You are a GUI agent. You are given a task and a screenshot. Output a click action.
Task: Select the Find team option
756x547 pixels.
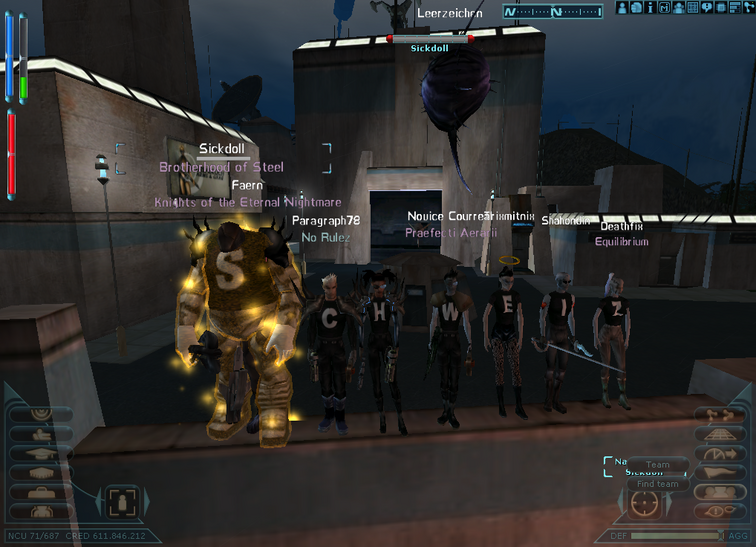pos(657,484)
